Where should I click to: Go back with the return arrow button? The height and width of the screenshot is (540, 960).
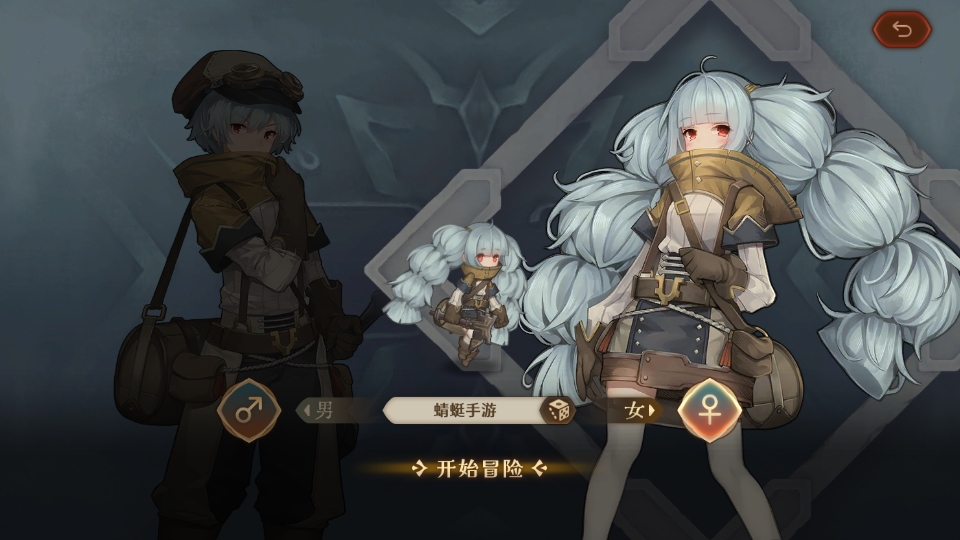click(902, 30)
